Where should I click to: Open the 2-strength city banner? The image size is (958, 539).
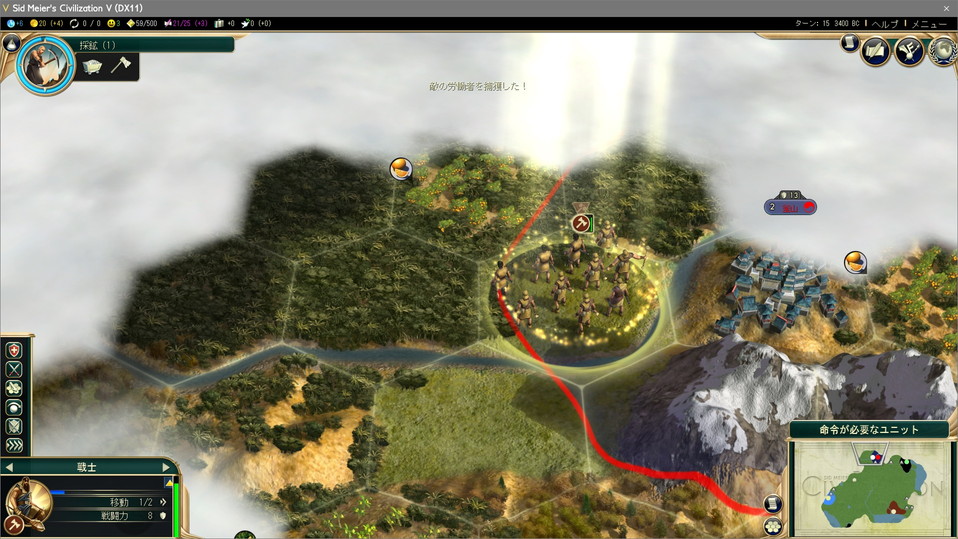point(790,207)
